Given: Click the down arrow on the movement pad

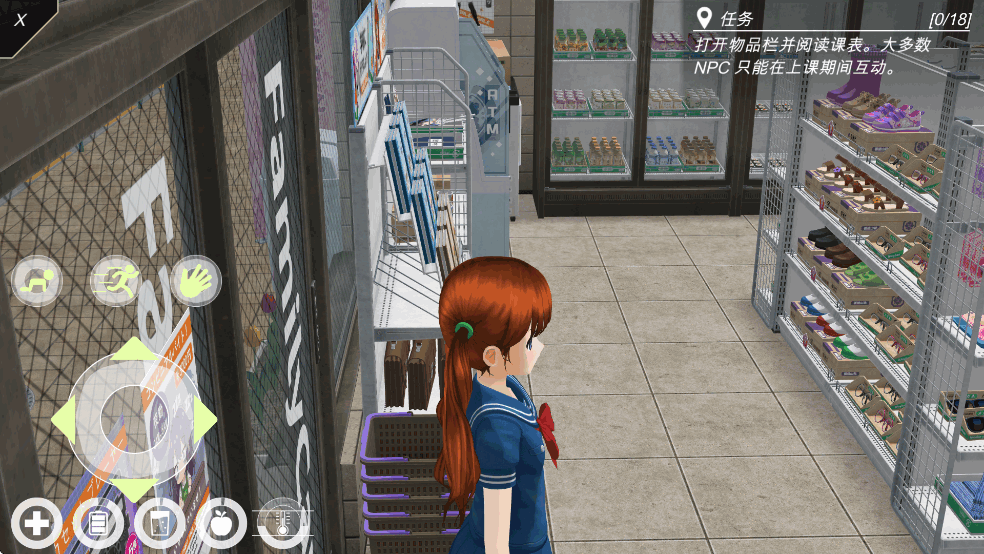Looking at the screenshot, I should [135, 491].
